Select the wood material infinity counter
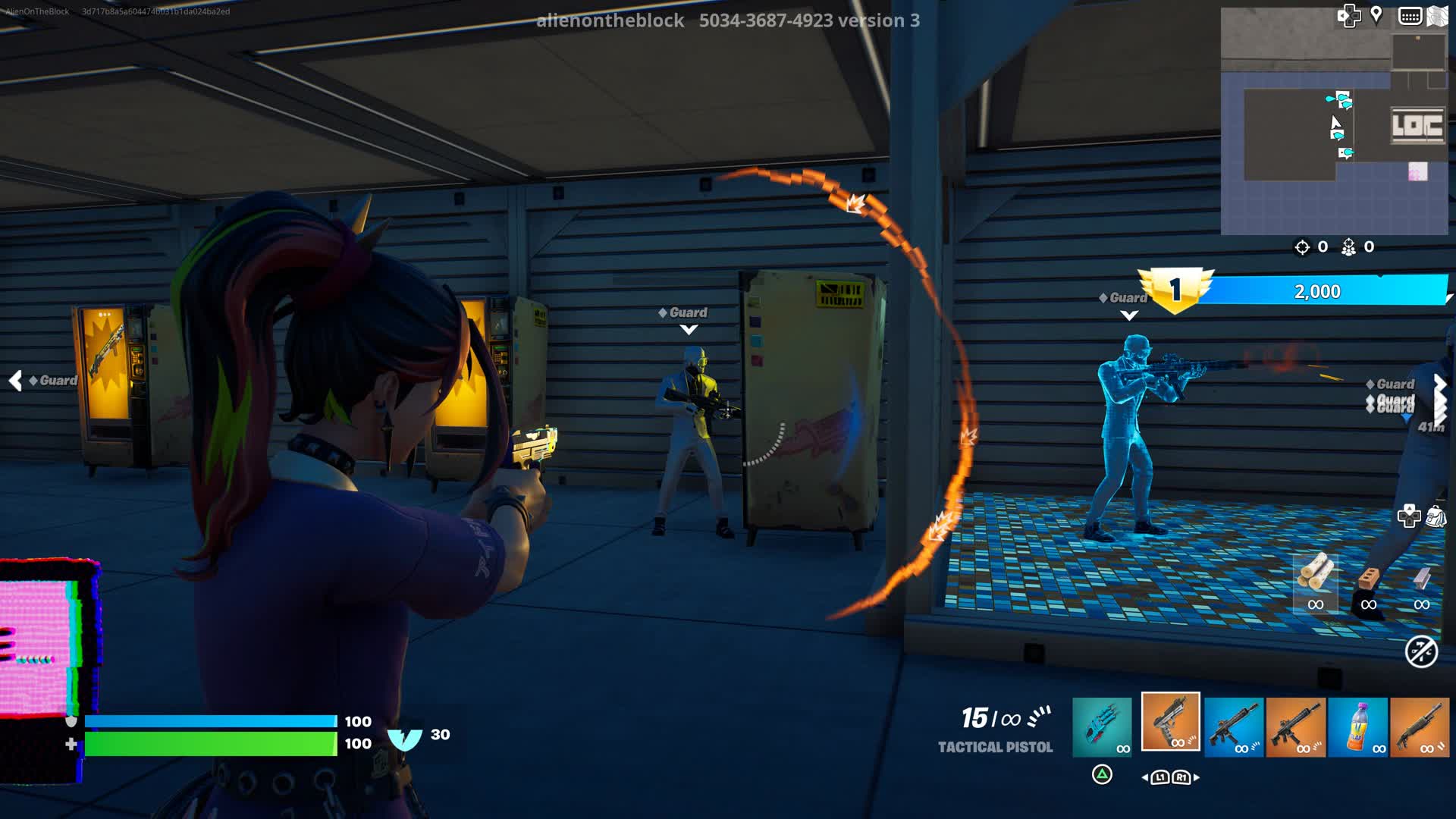Image resolution: width=1456 pixels, height=819 pixels. coord(1314,604)
